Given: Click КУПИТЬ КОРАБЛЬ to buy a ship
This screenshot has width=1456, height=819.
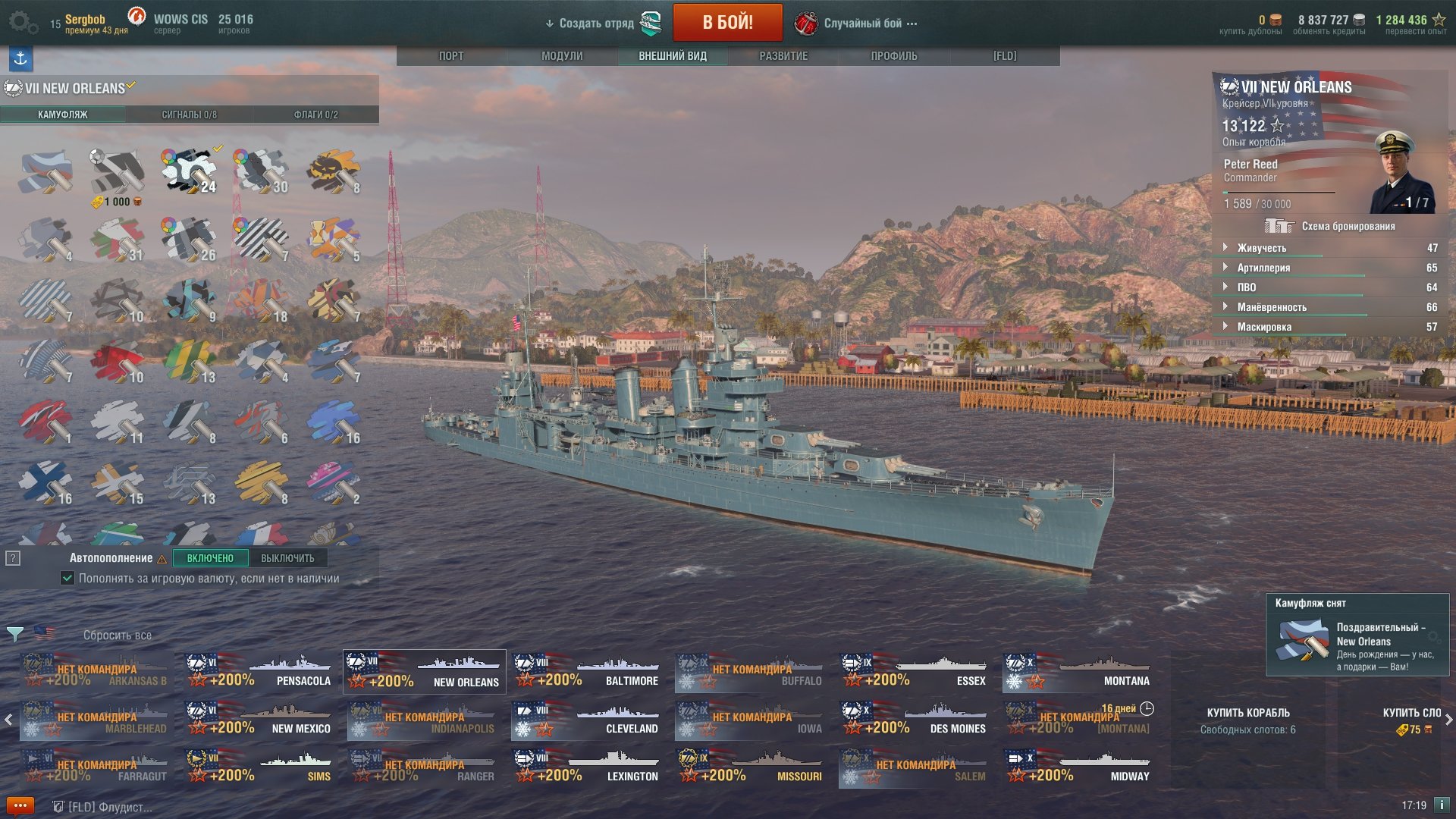Looking at the screenshot, I should (x=1247, y=713).
